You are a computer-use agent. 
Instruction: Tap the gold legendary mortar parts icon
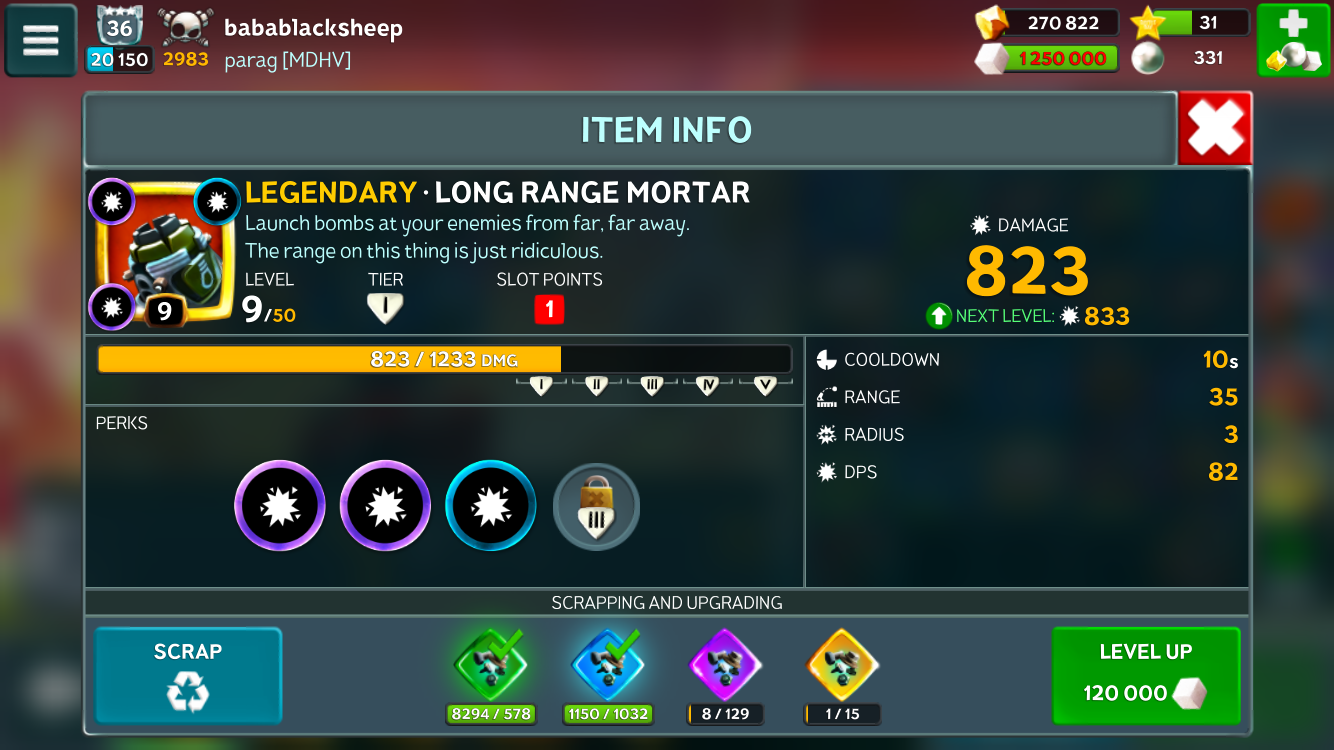(843, 664)
